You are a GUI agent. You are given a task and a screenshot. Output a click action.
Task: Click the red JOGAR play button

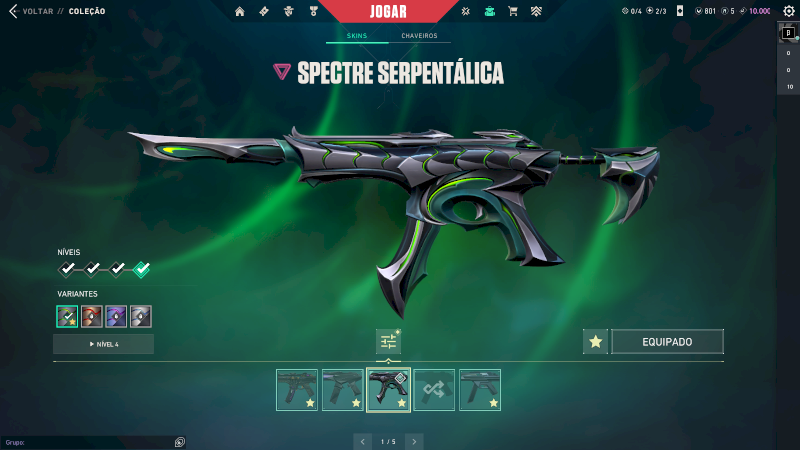coord(400,11)
